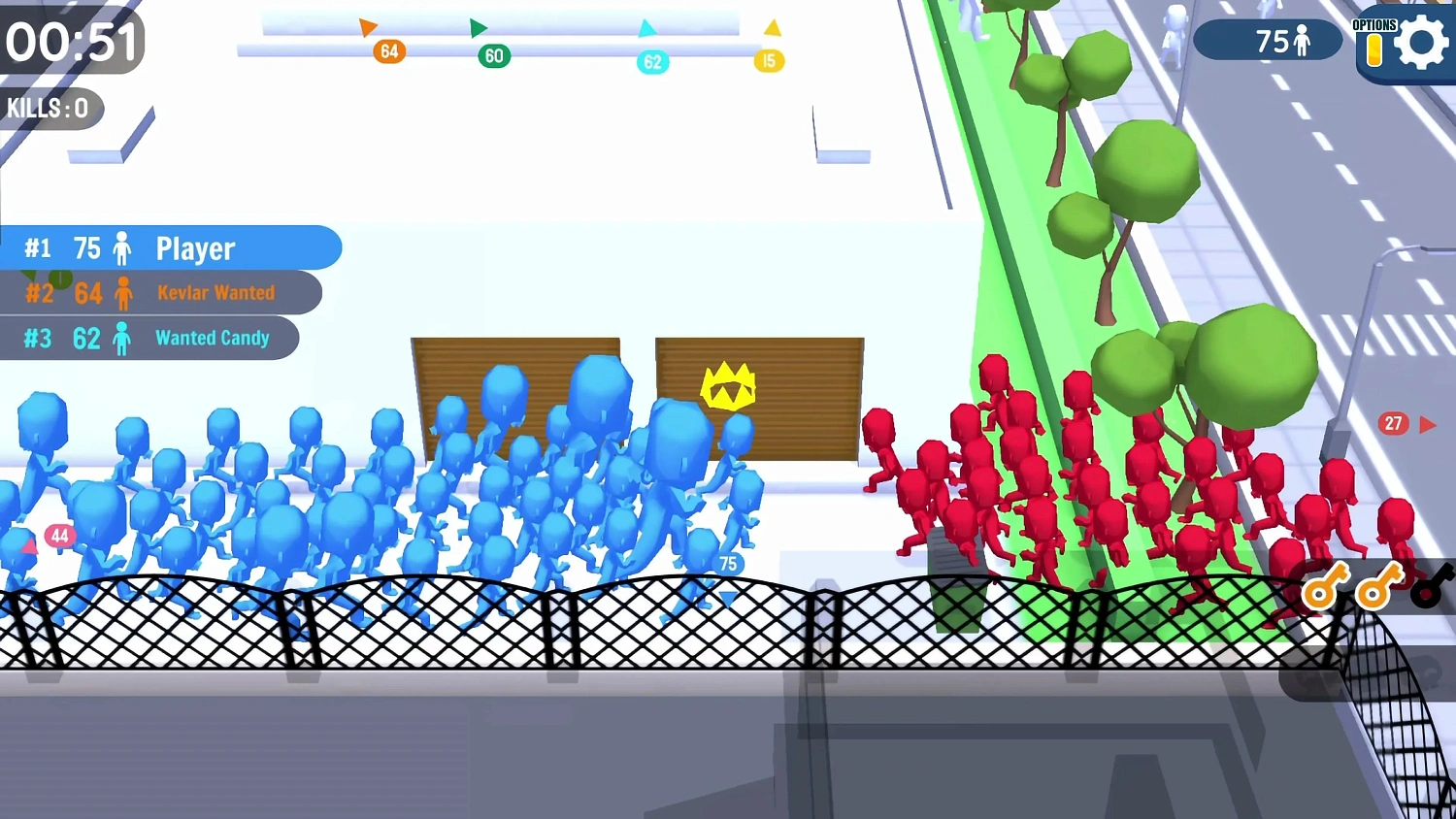Click the blue 75 label under the crowd
Viewport: 1456px width, 819px height.
pyautogui.click(x=728, y=563)
